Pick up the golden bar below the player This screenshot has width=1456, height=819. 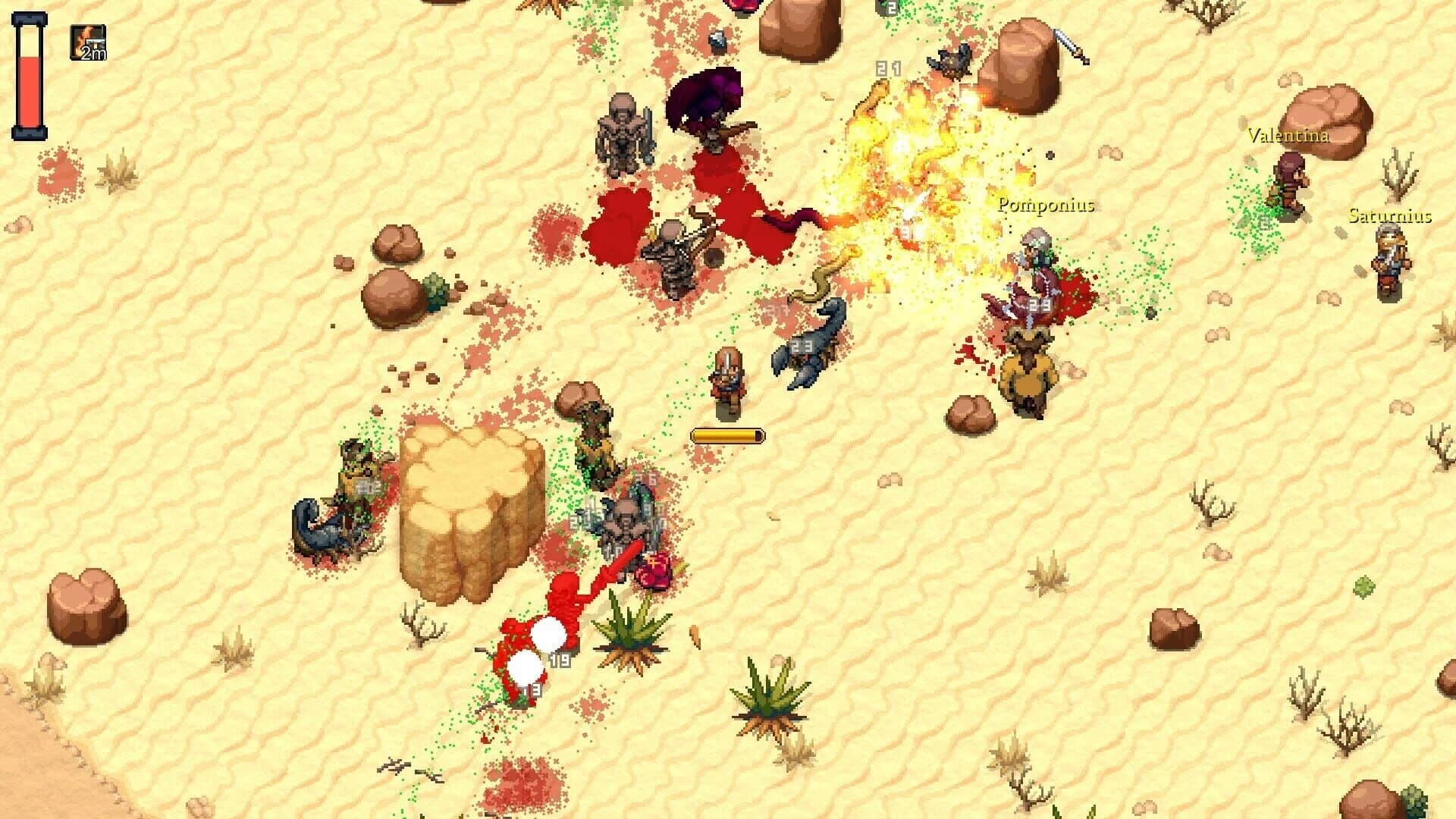pos(726,435)
